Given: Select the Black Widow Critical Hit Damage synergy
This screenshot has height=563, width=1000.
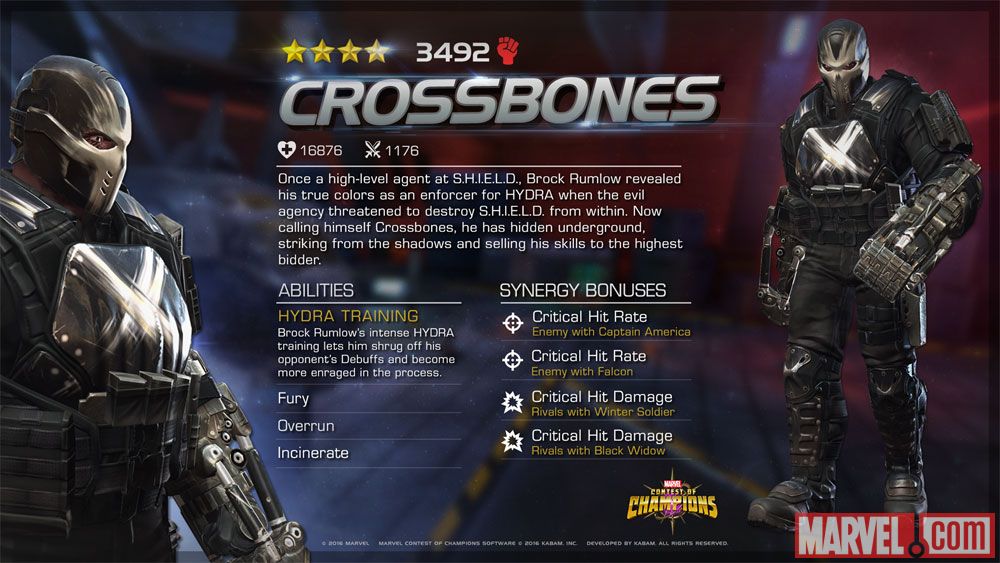Looking at the screenshot, I should click(x=596, y=442).
